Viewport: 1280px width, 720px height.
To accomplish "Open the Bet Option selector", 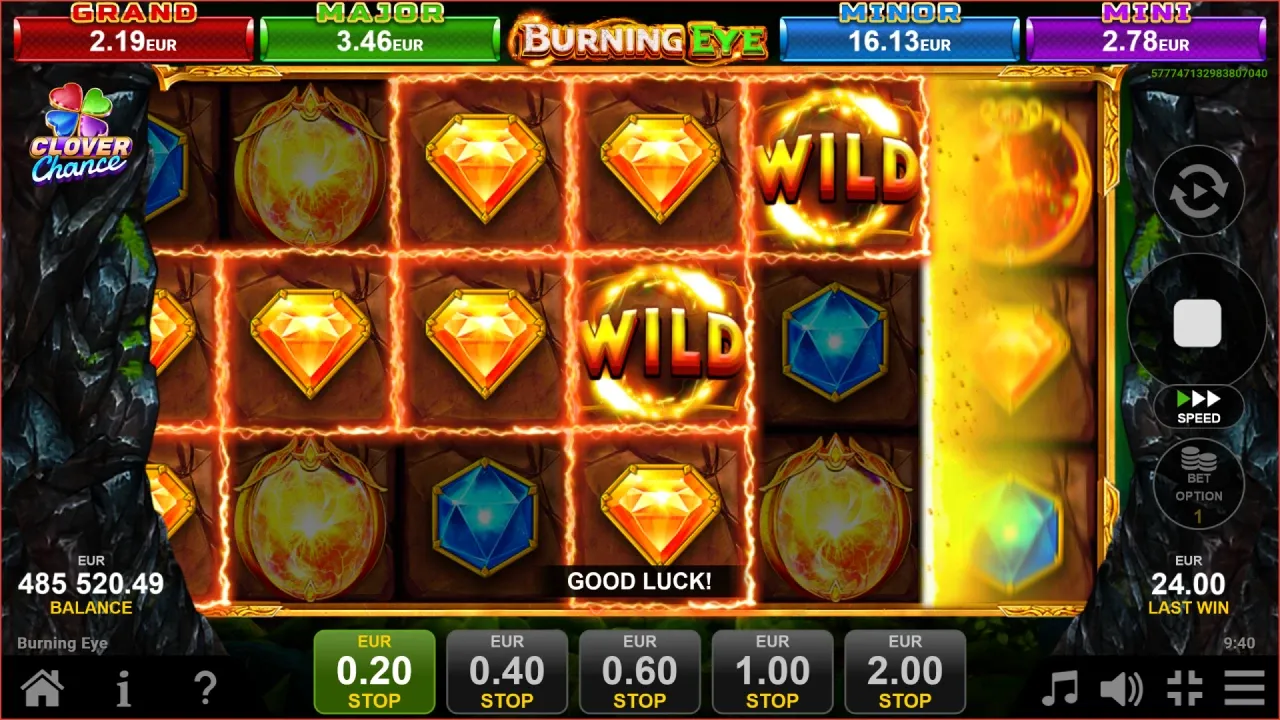I will [1198, 485].
